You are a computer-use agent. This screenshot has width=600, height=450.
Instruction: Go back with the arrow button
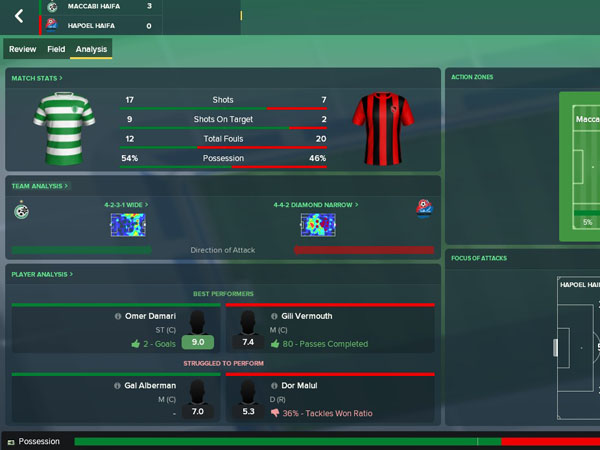pyautogui.click(x=19, y=16)
